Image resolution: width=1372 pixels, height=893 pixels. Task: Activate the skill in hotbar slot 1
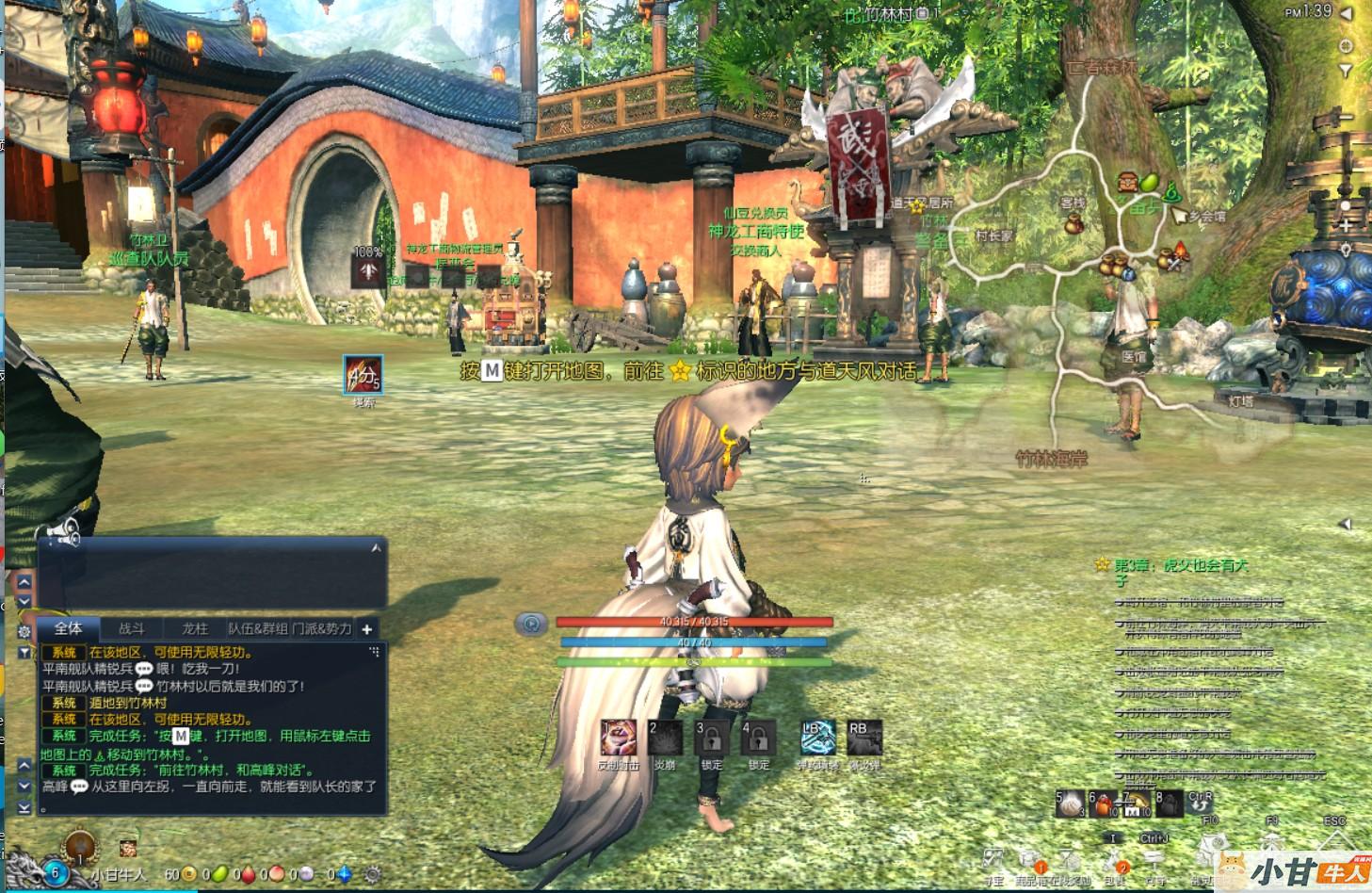click(x=618, y=739)
